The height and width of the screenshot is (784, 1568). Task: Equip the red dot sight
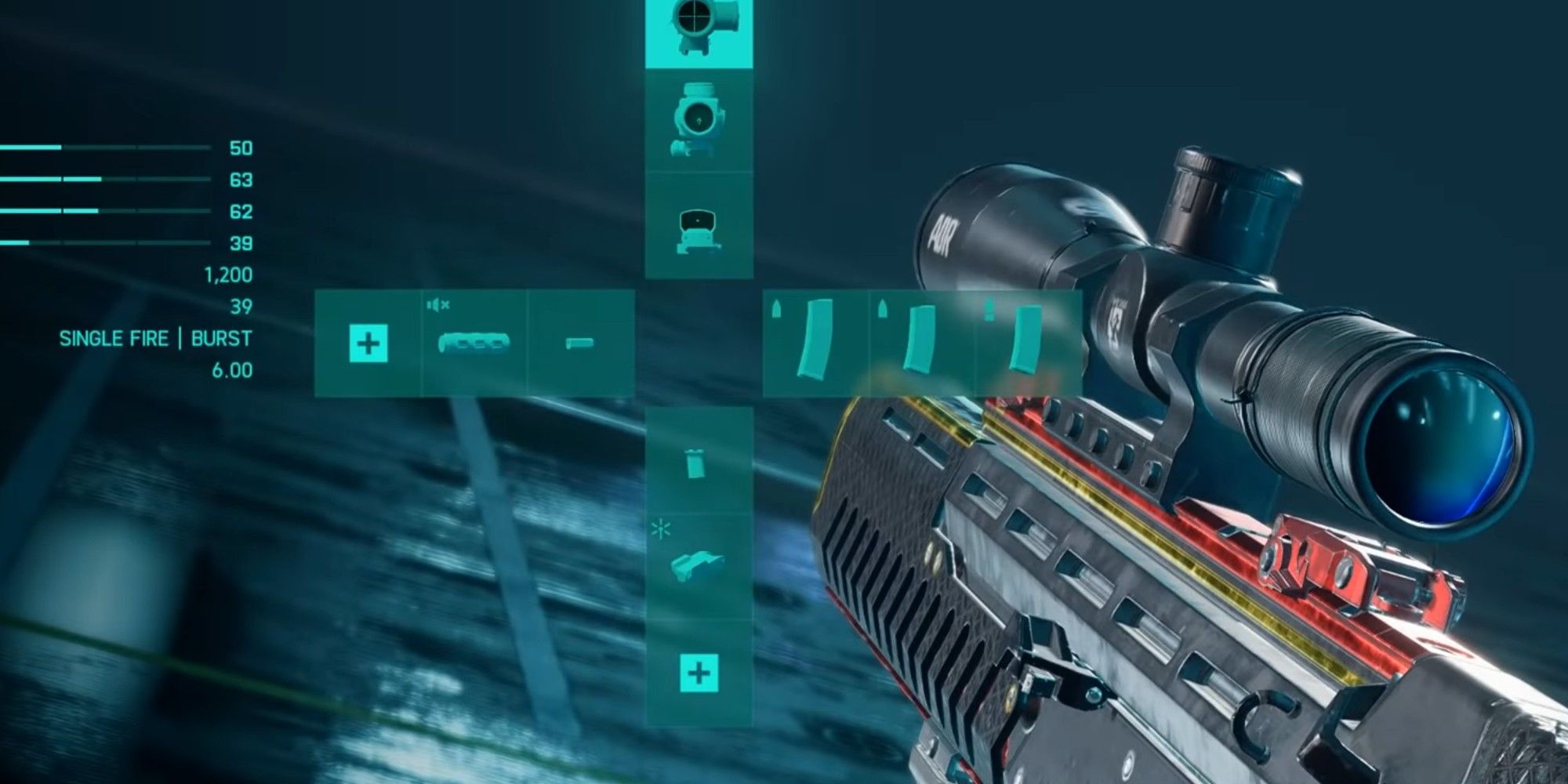[x=694, y=227]
